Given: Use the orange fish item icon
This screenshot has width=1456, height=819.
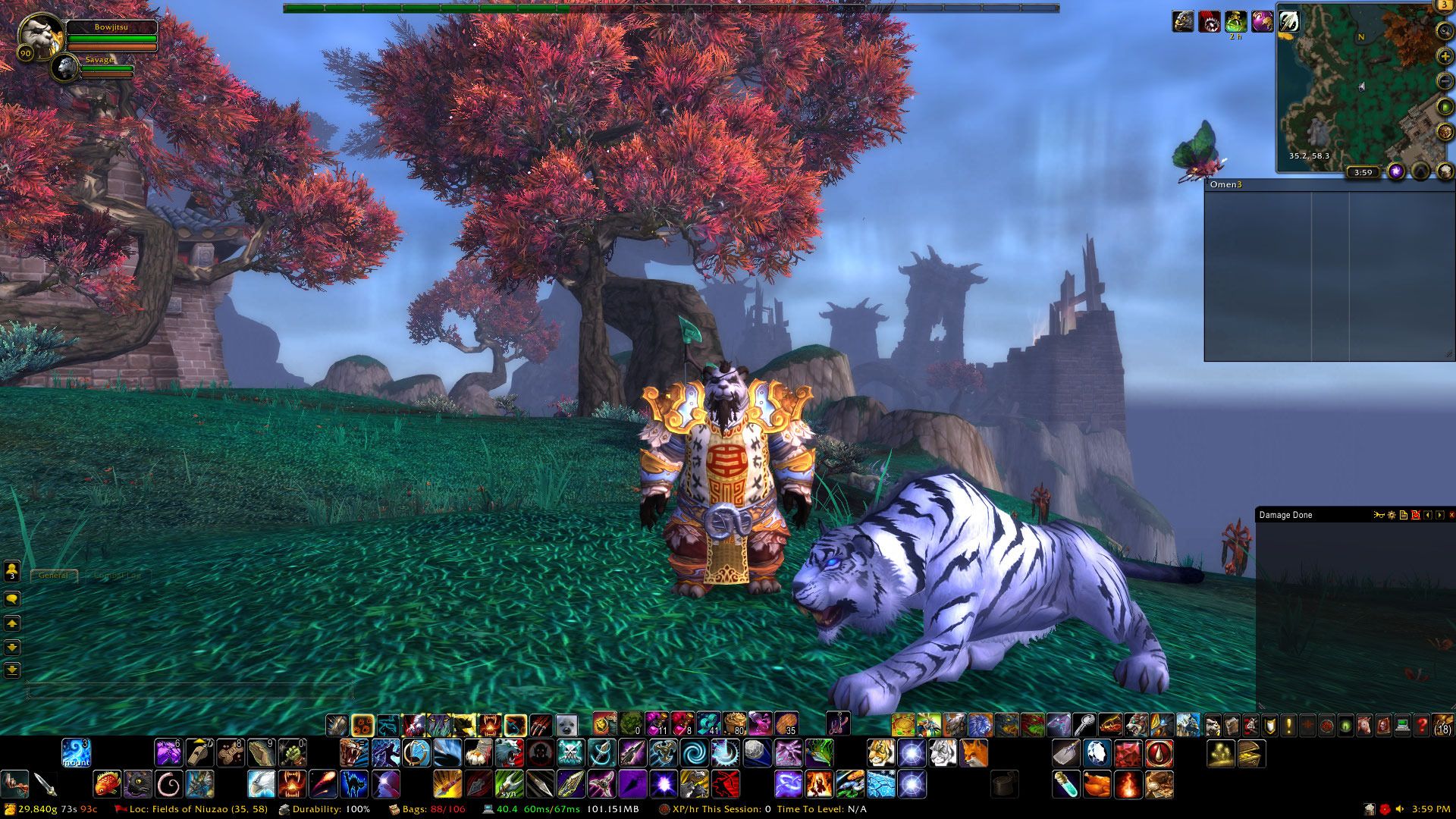Looking at the screenshot, I should click(107, 784).
